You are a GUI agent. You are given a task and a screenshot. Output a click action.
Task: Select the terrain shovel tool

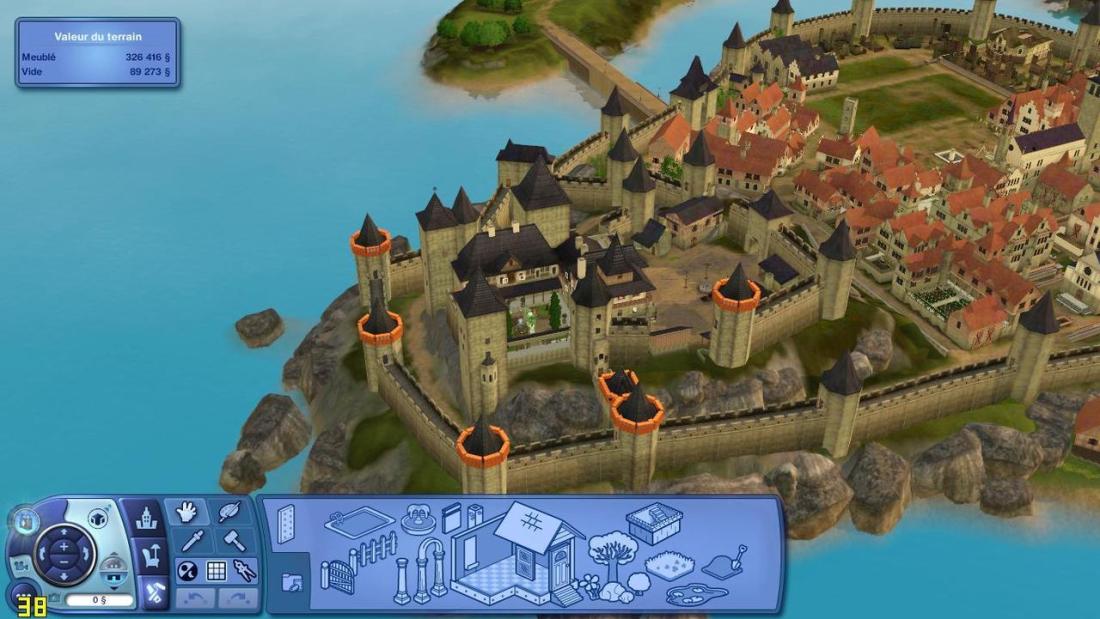tap(726, 561)
